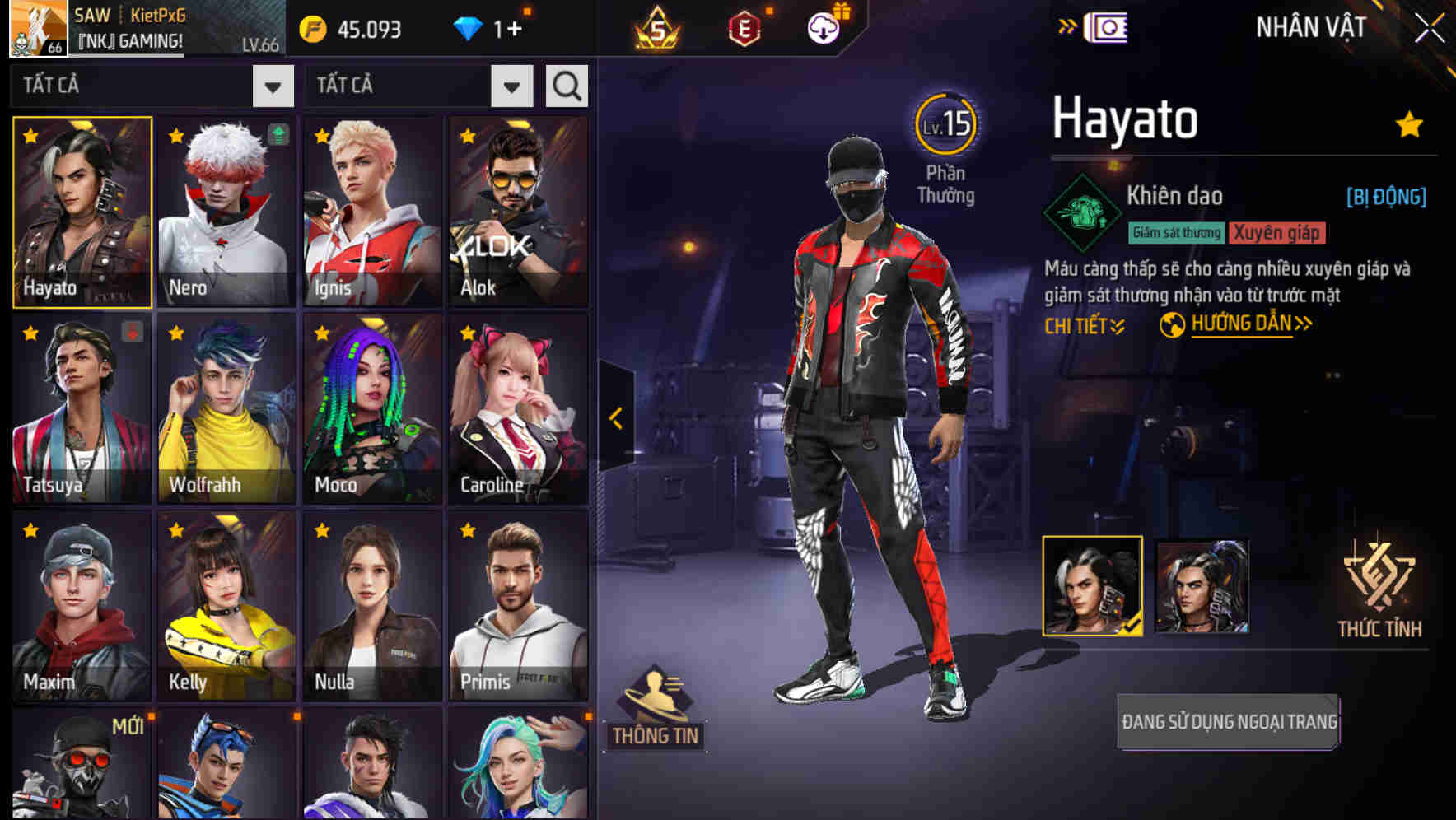The height and width of the screenshot is (820, 1456).
Task: Open the first TẤT CẢ filter dropdown
Action: (152, 85)
